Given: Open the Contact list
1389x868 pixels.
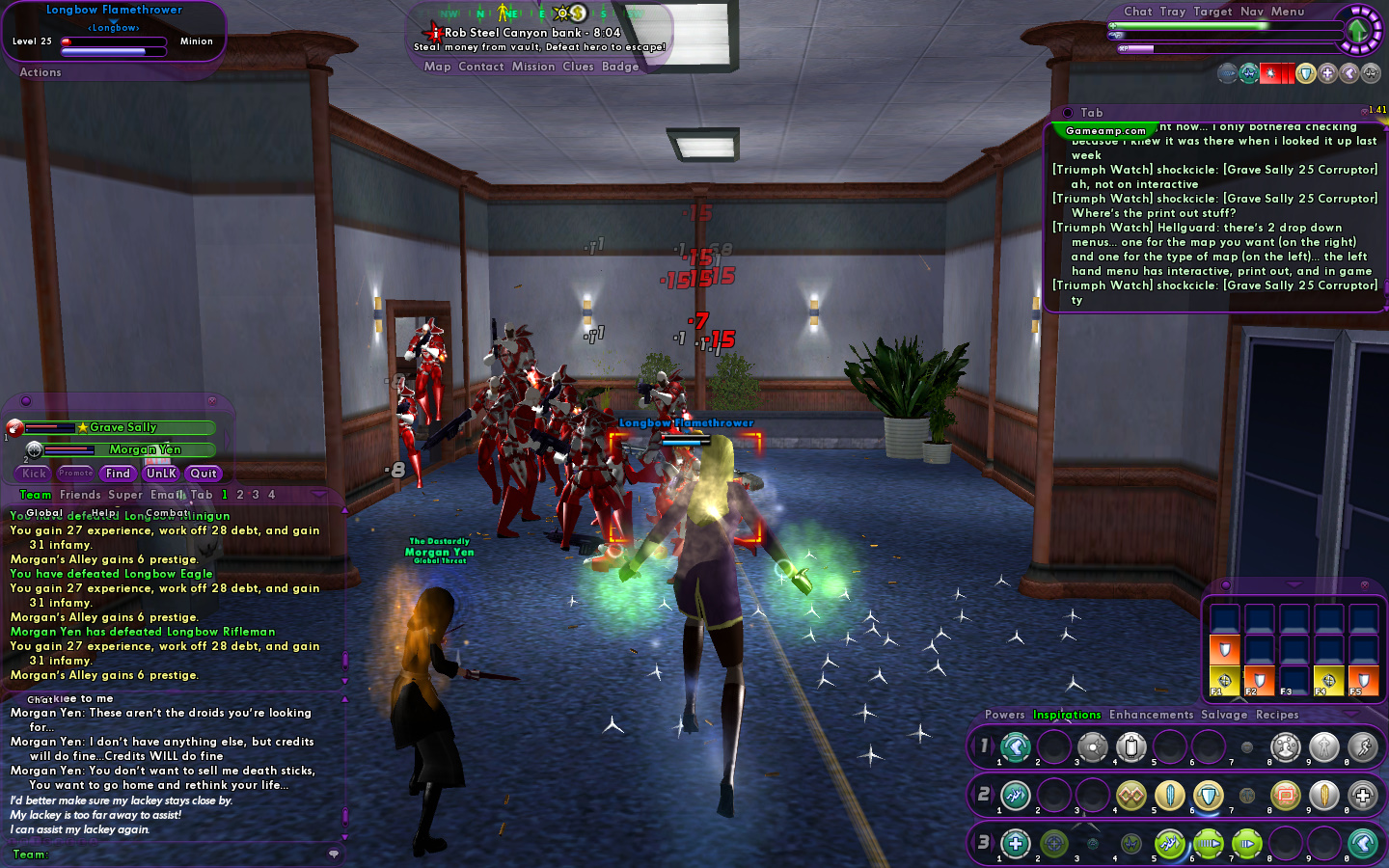Looking at the screenshot, I should click(x=481, y=67).
